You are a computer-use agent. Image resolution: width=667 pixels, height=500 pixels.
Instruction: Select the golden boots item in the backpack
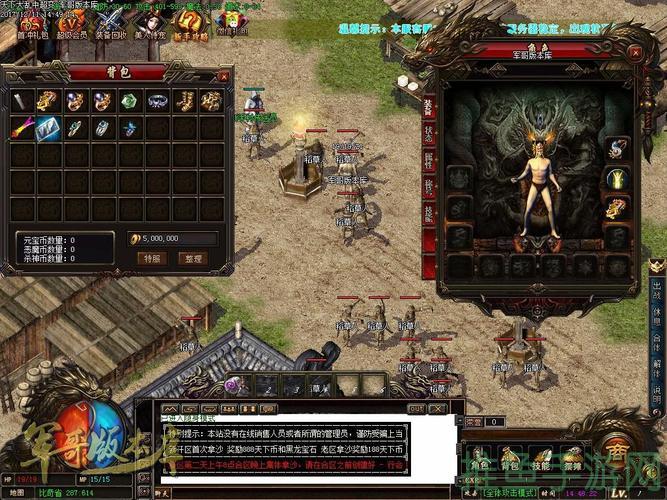click(185, 101)
